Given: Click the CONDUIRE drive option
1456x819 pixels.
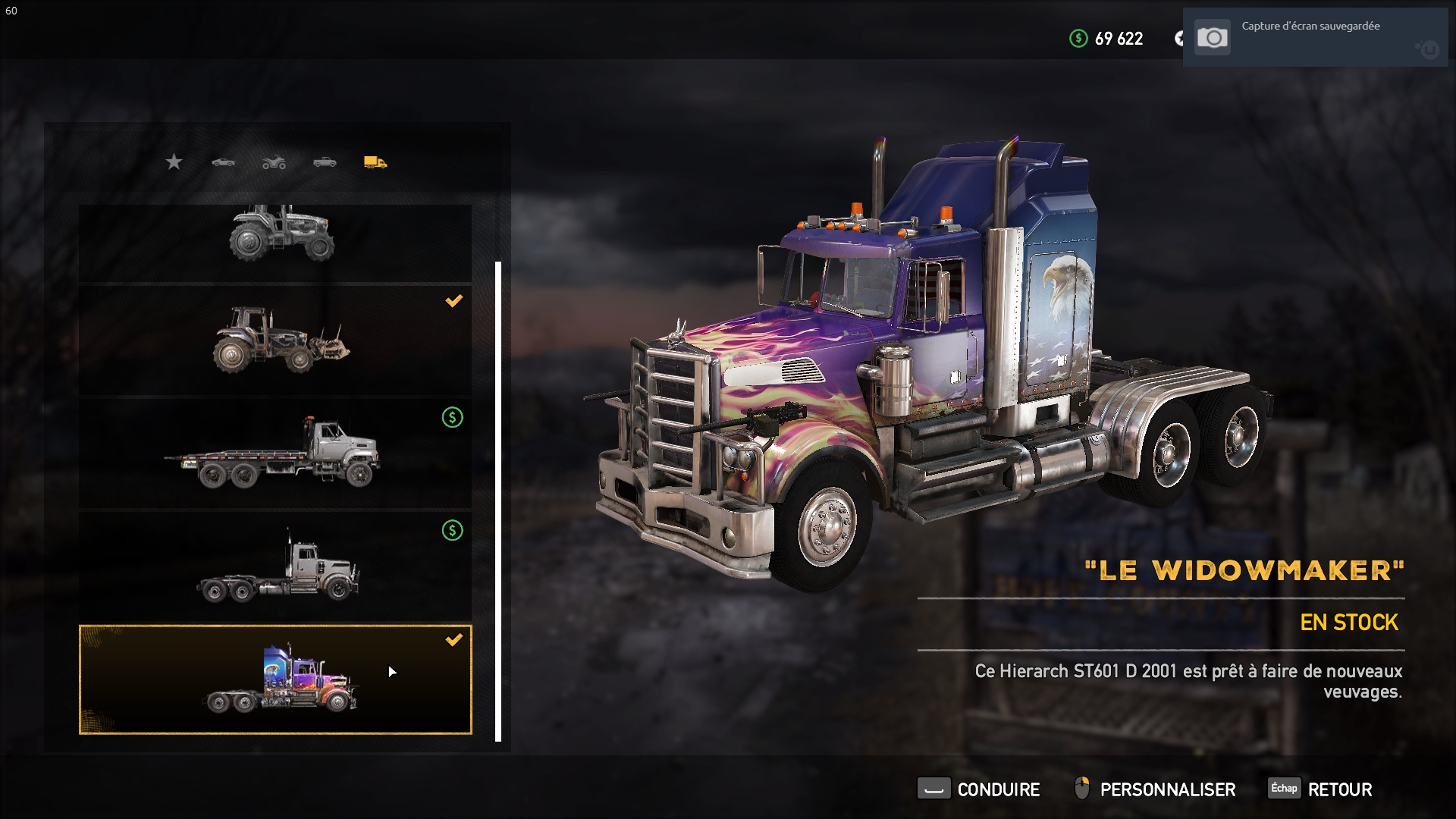Looking at the screenshot, I should click(979, 789).
